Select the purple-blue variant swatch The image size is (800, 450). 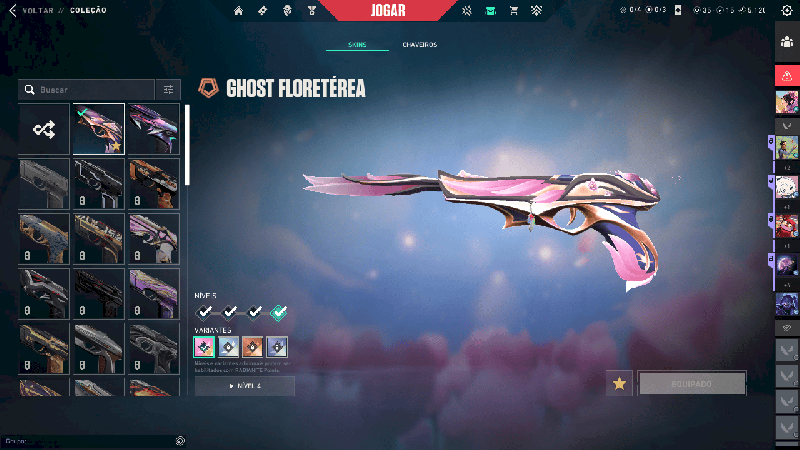pos(277,347)
